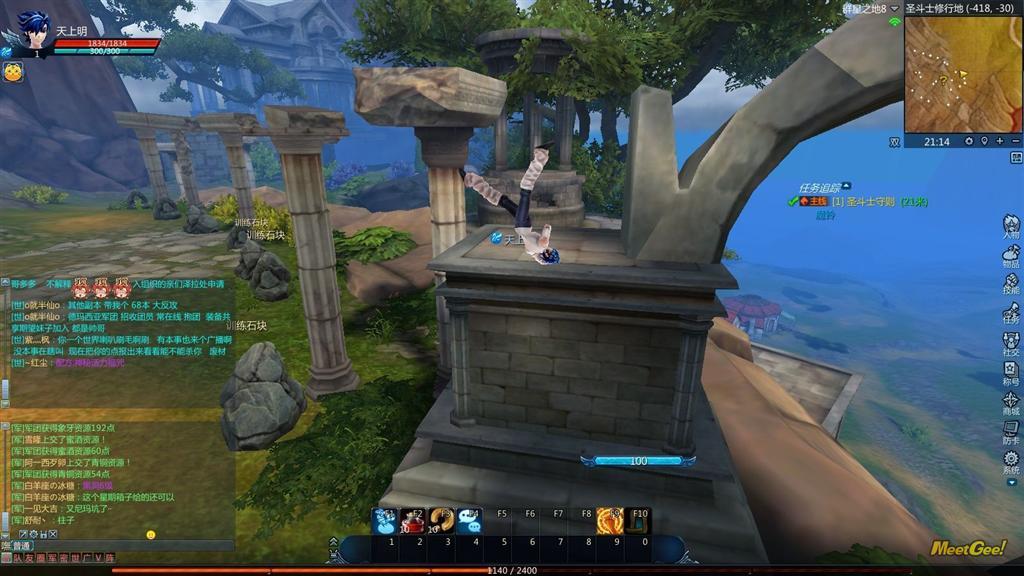Use the red potion in slot F2
Image resolution: width=1024 pixels, height=576 pixels.
(413, 521)
